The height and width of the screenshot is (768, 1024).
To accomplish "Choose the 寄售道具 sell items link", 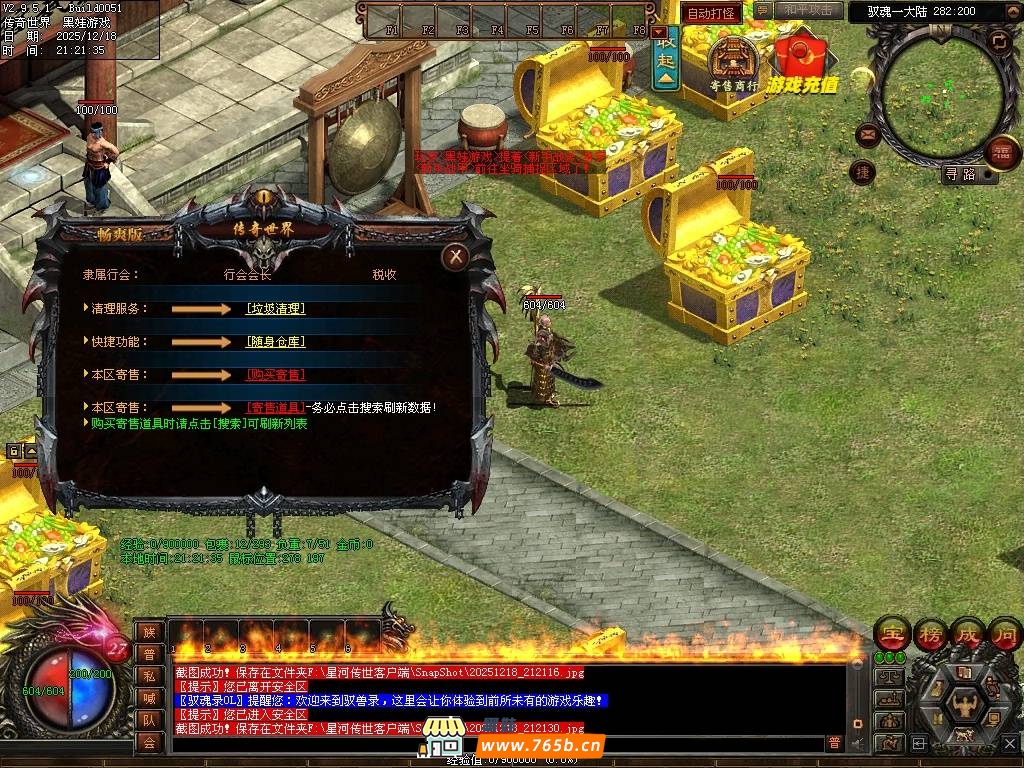I will (x=275, y=408).
